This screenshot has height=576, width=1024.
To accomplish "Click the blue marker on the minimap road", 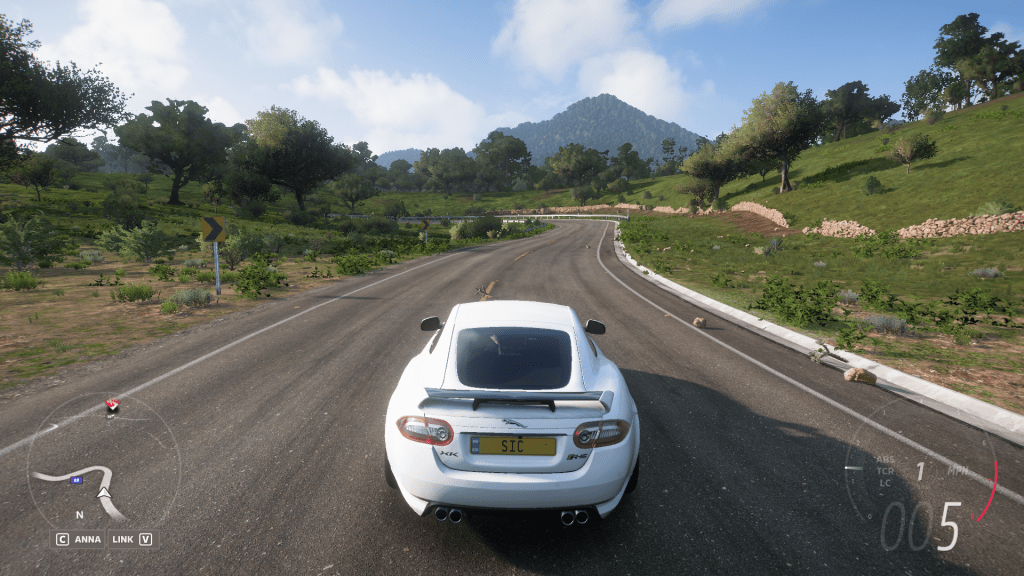I will coord(75,479).
